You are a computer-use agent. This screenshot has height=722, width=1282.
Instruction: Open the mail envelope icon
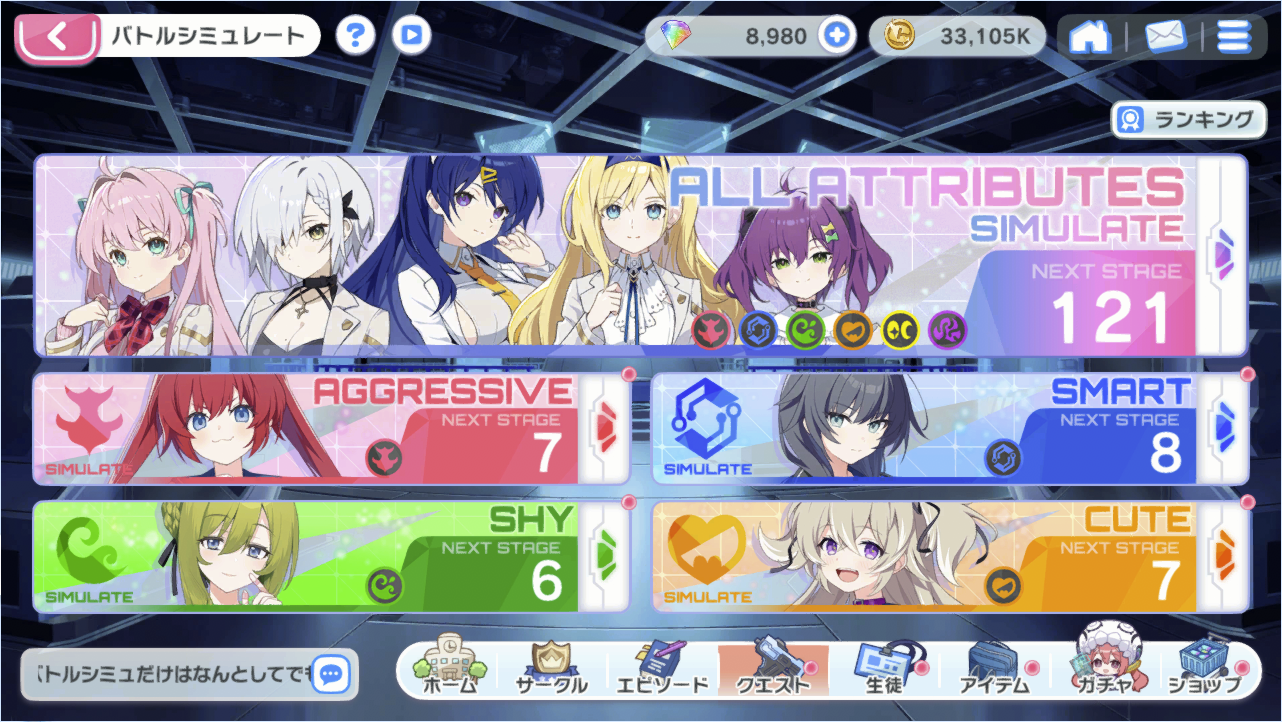click(x=1165, y=38)
